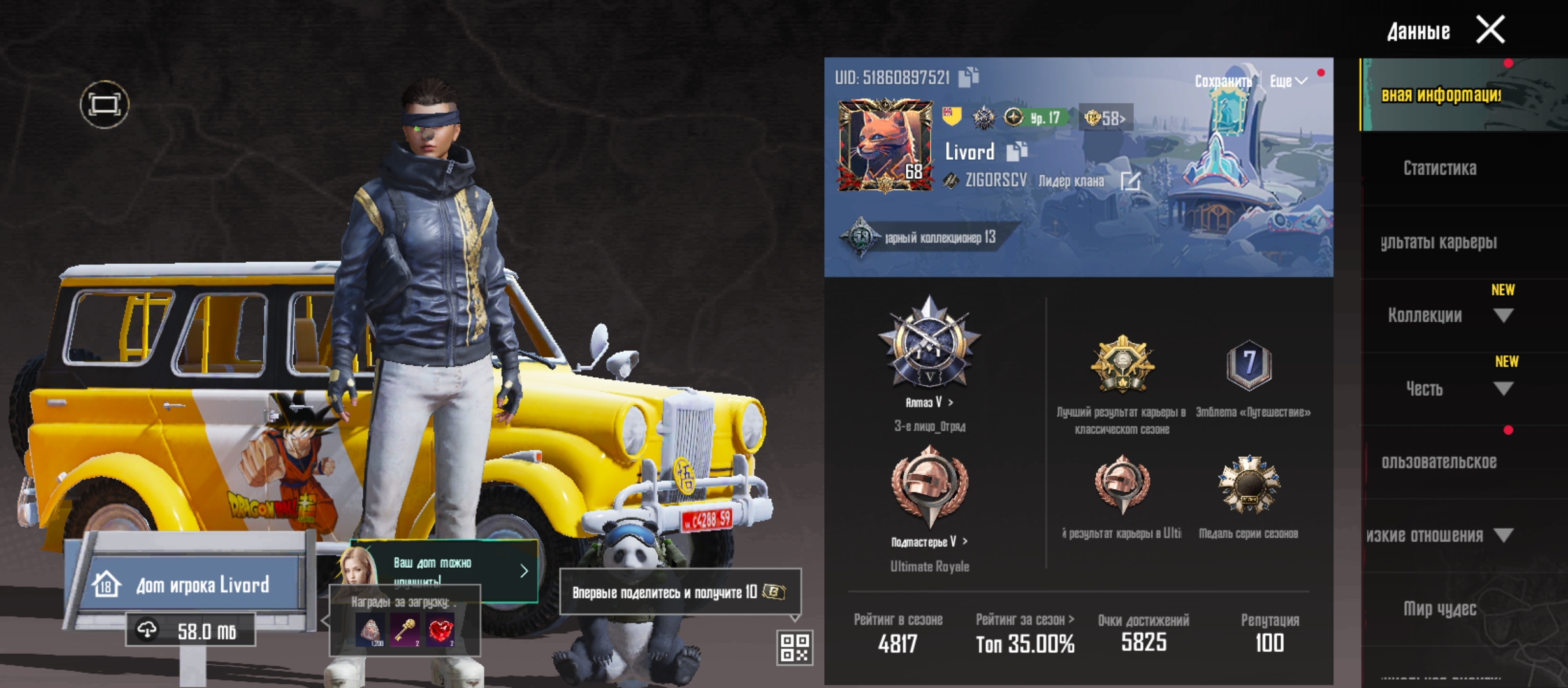Expand the Честь section
1568x688 pixels.
(1503, 389)
